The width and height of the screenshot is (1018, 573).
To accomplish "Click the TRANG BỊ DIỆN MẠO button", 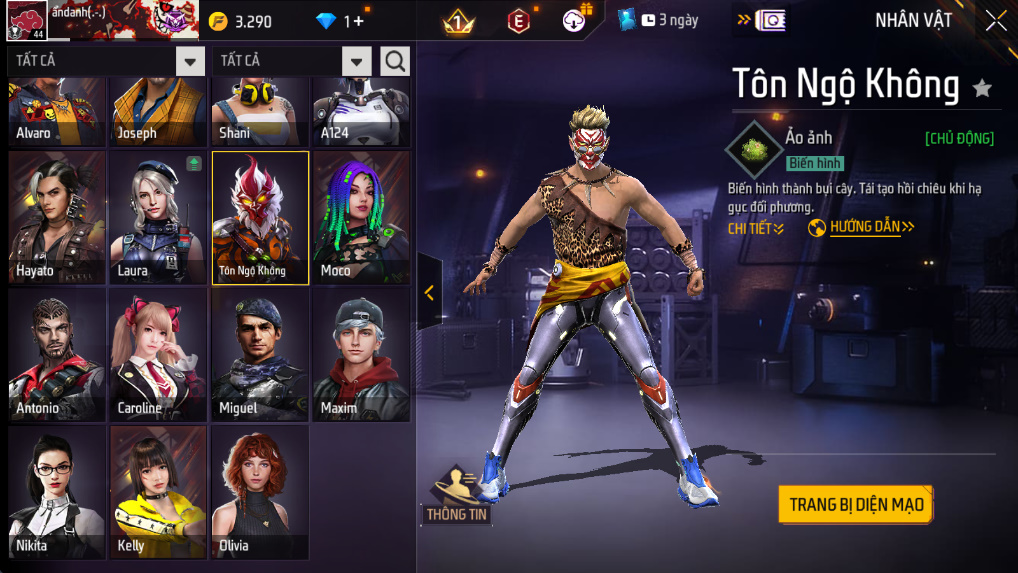I will coord(856,505).
